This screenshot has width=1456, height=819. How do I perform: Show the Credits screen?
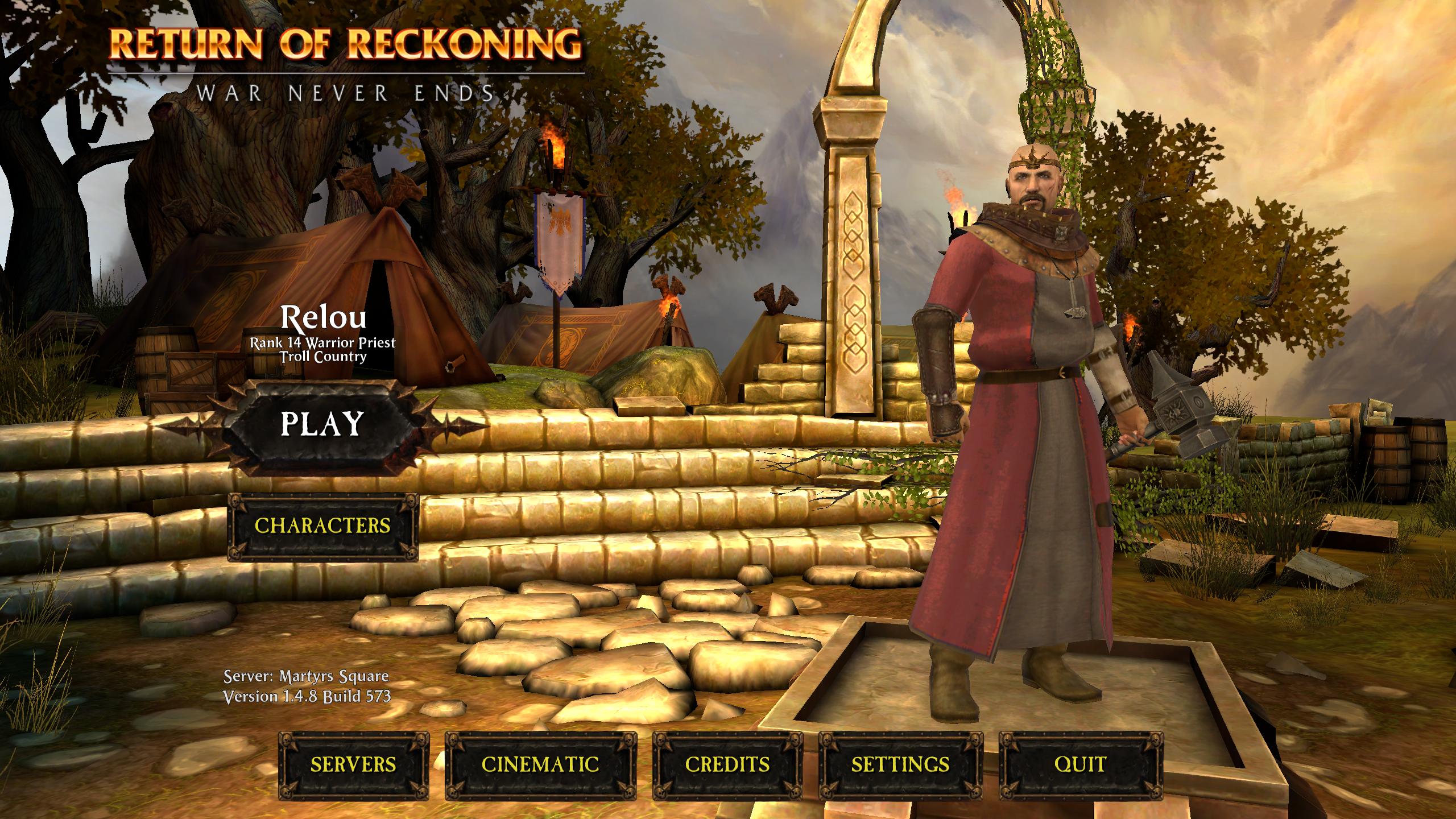(727, 764)
